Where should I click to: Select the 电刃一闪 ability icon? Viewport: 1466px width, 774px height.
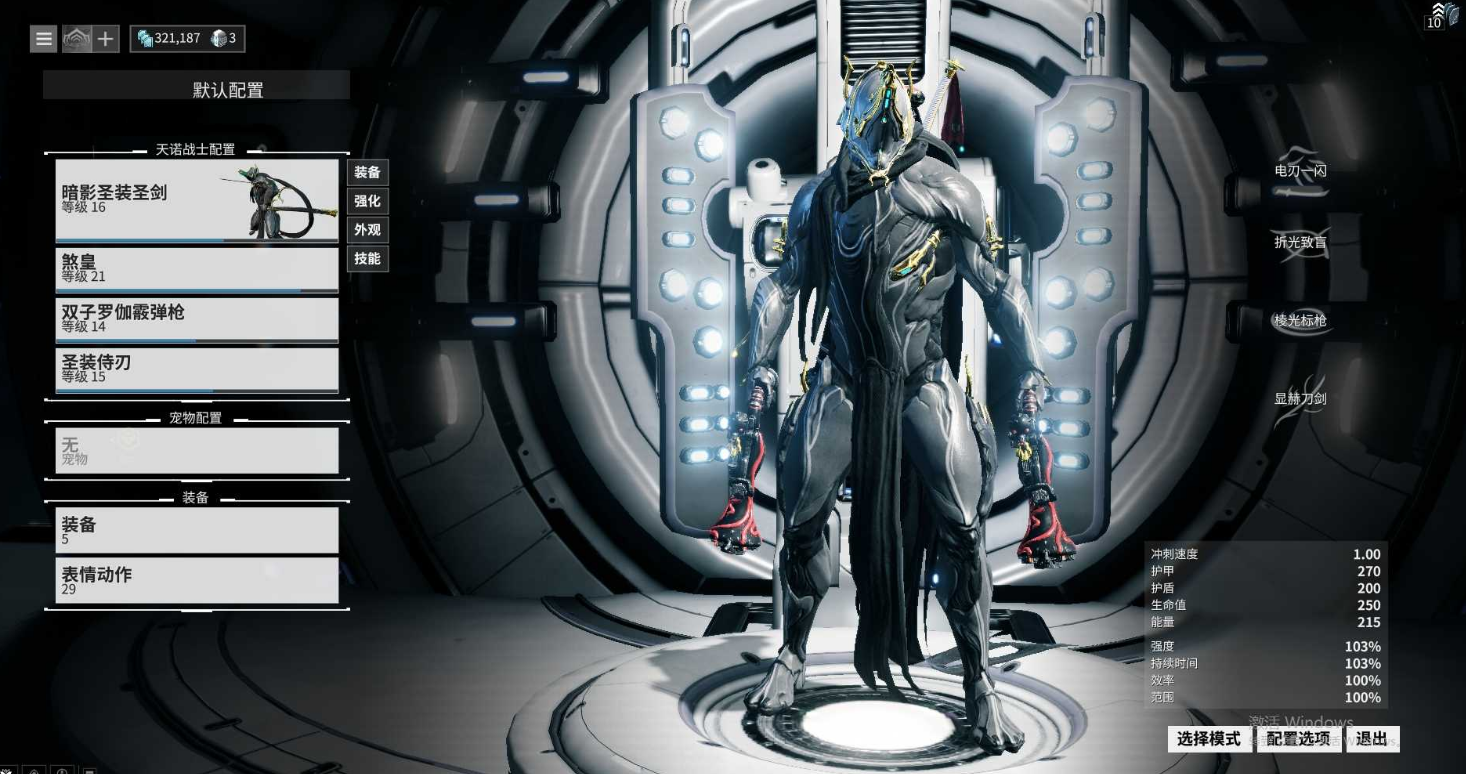click(x=1300, y=172)
